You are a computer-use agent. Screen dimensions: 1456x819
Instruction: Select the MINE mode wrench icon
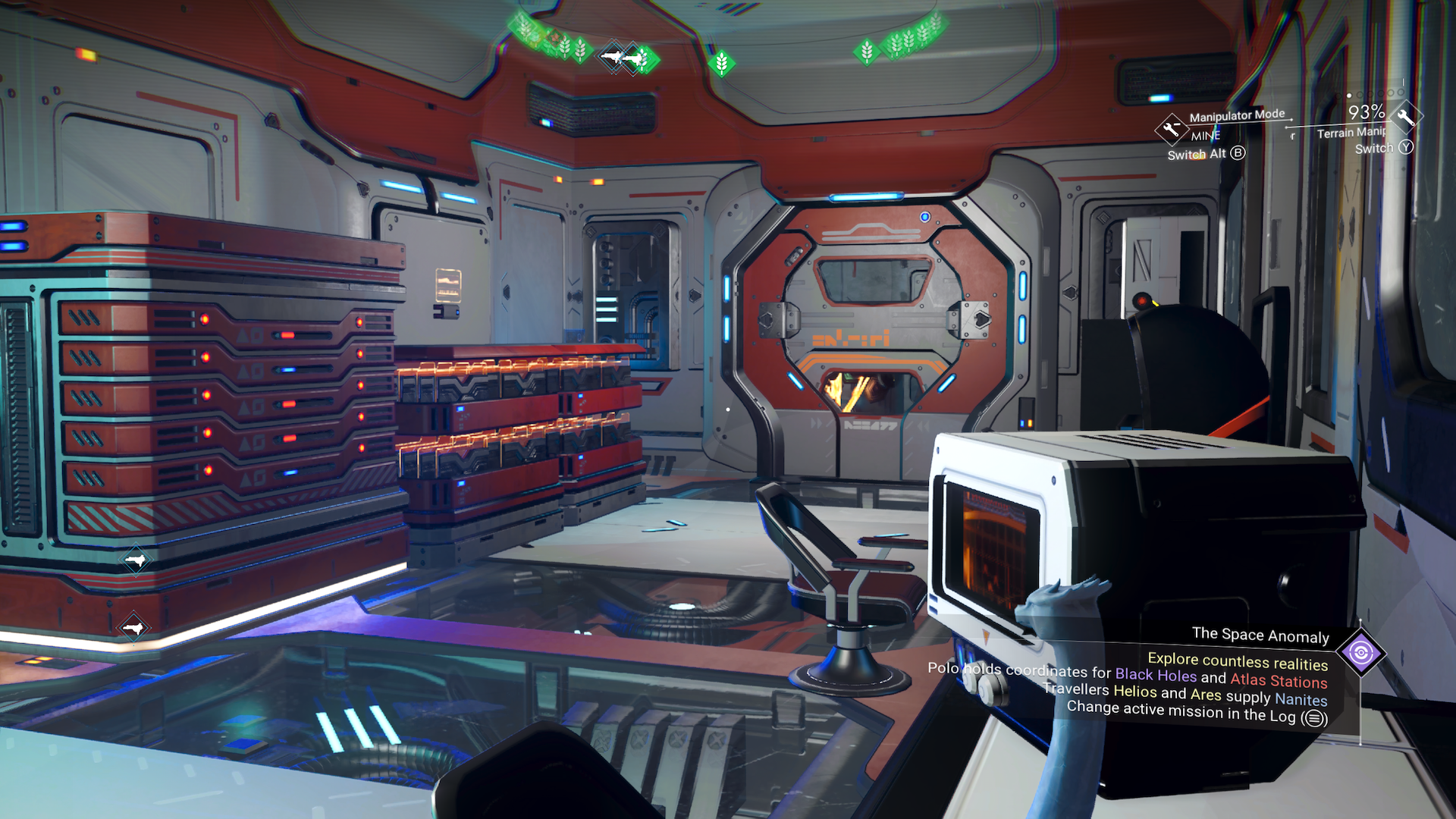tap(1171, 130)
